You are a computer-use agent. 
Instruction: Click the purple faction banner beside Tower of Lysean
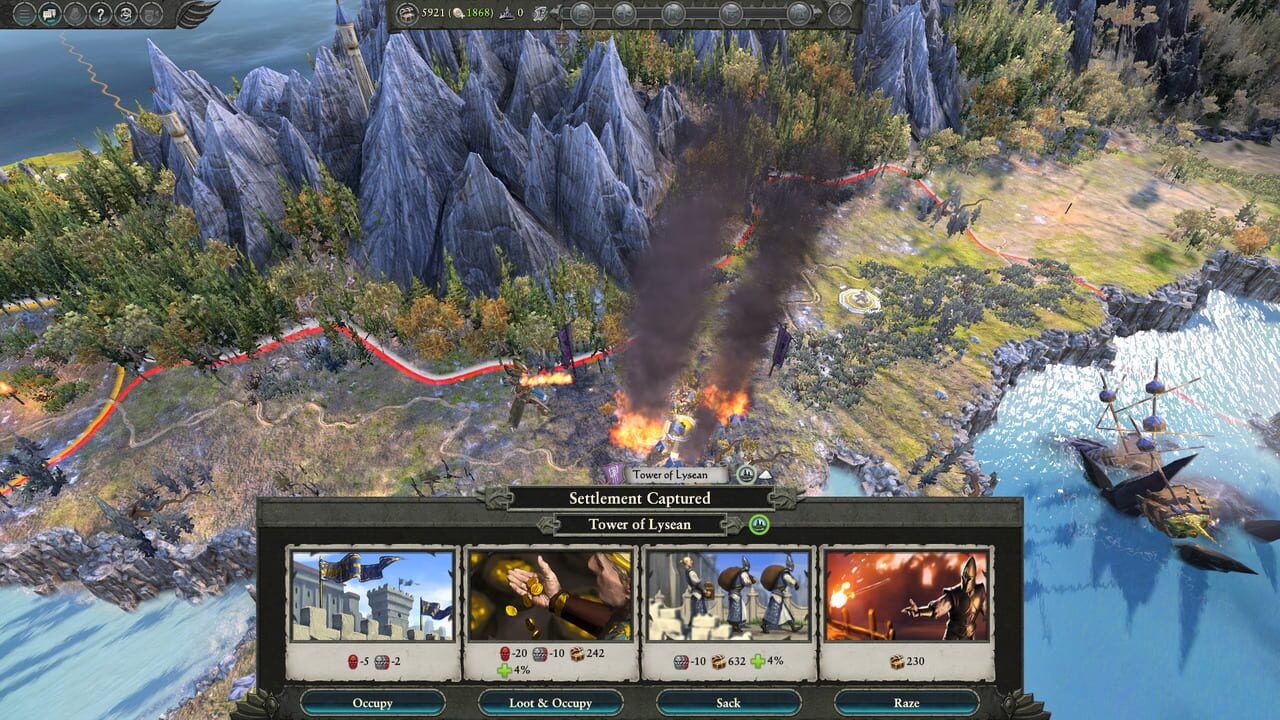[x=615, y=474]
